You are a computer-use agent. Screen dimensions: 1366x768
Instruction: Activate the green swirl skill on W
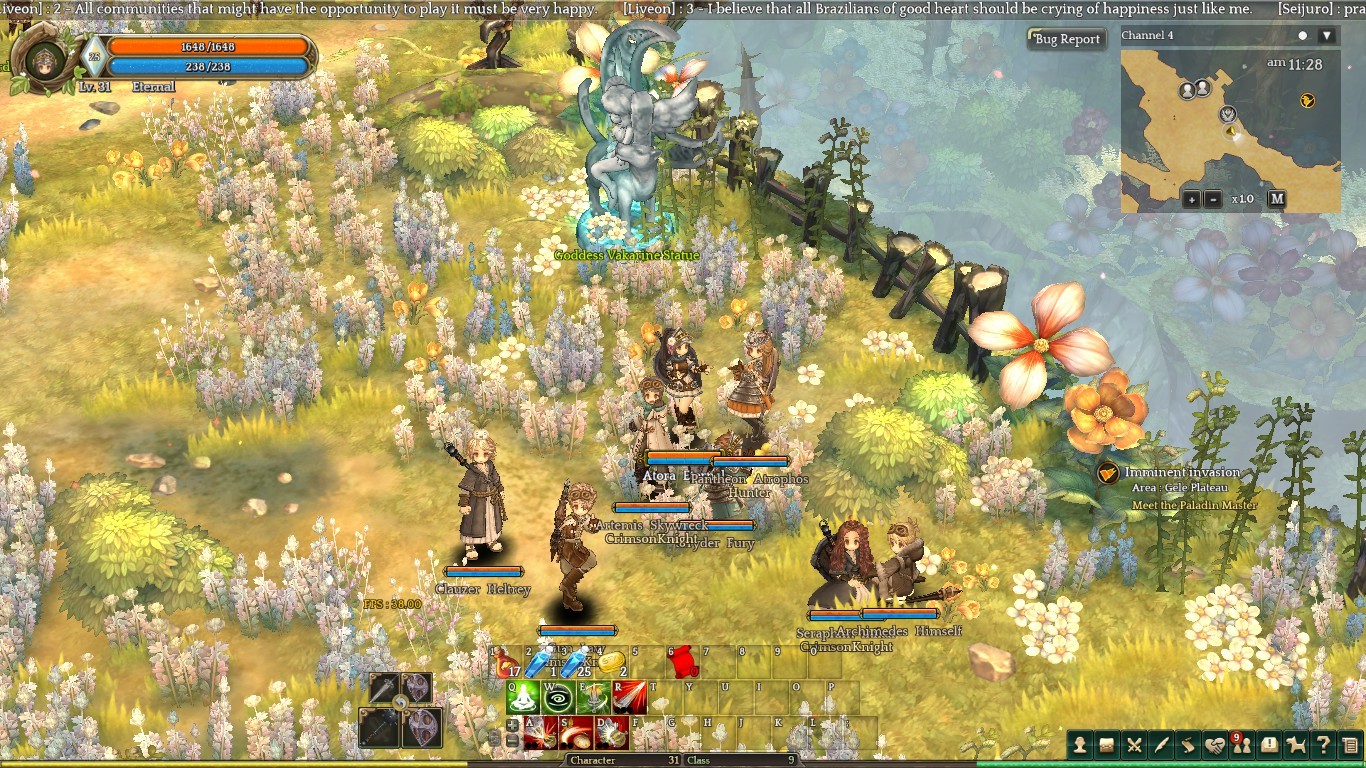[560, 697]
